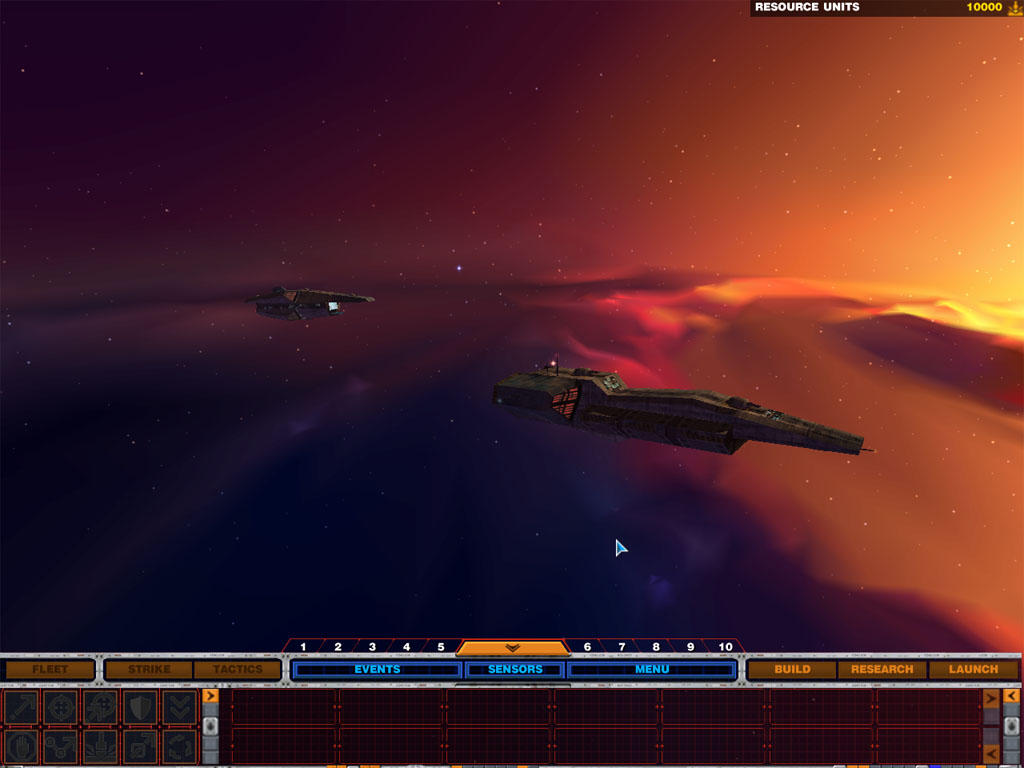Open the Build manager
Screen dimensions: 1024x768
click(792, 669)
